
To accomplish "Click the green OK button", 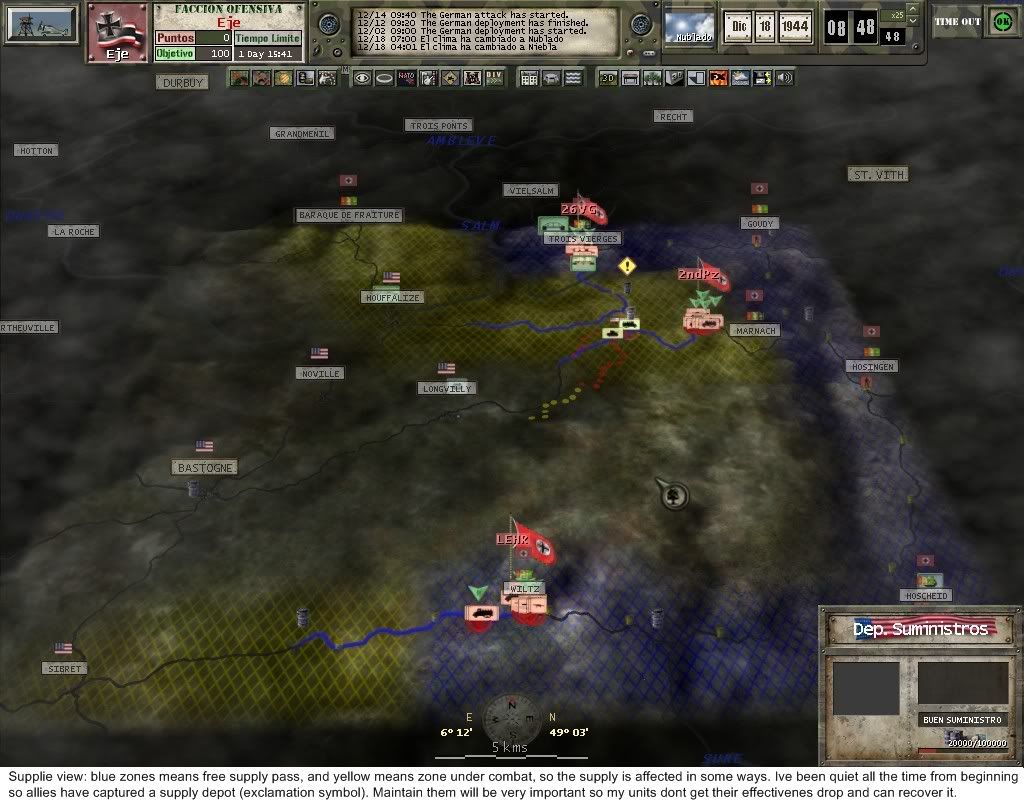I will point(1001,20).
